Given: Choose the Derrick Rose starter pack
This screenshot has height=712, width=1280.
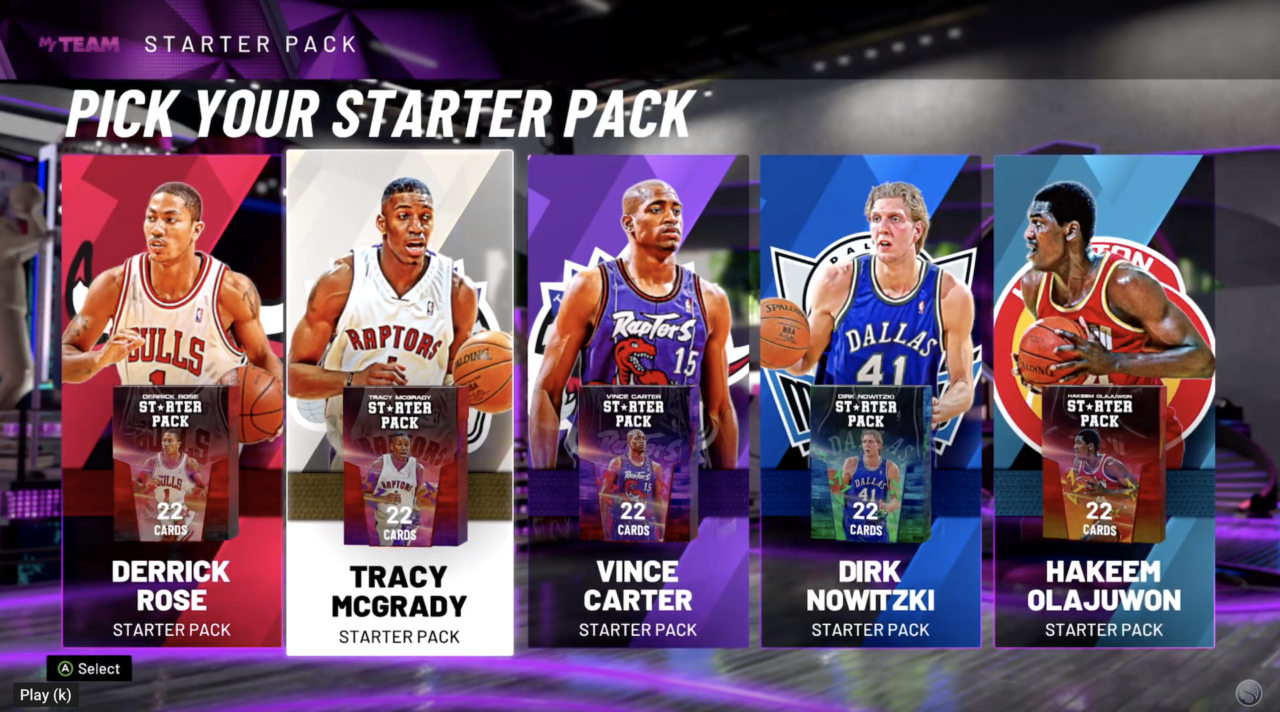Looking at the screenshot, I should 171,400.
